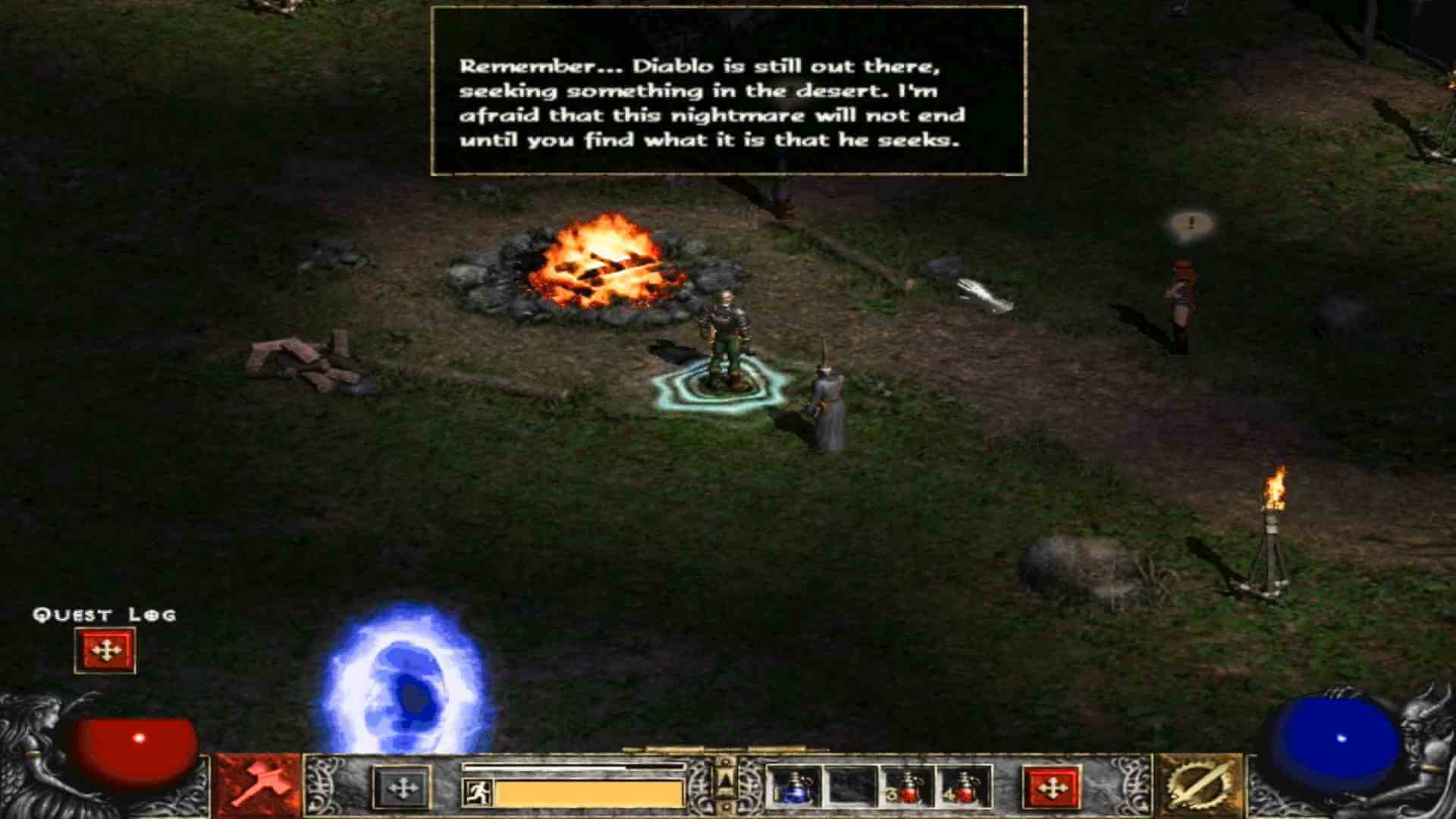Select the Blessed Hammer skill icon

[x=258, y=789]
